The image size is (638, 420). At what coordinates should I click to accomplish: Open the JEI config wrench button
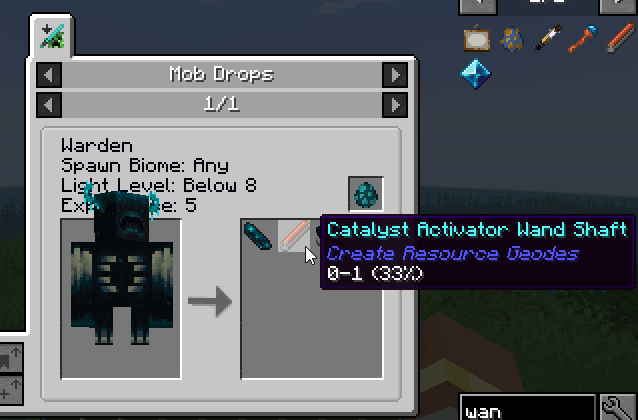point(619,407)
